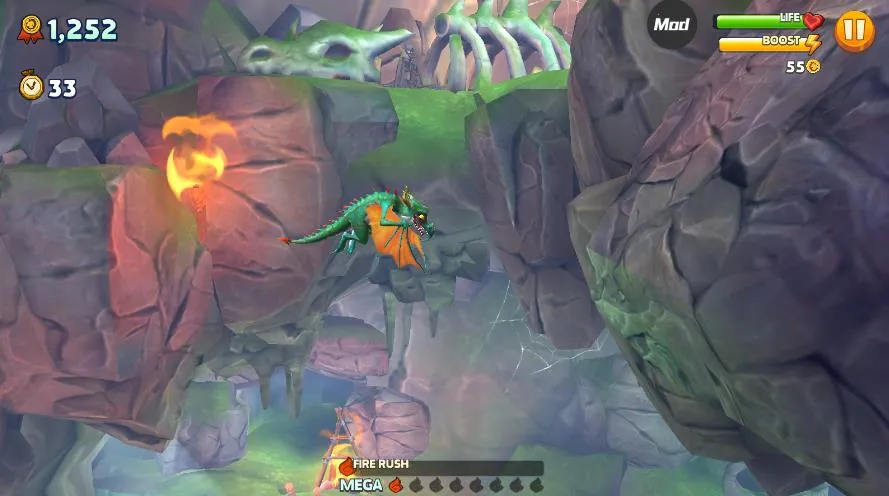Pause the game with the orange button
The height and width of the screenshot is (496, 889).
854,30
